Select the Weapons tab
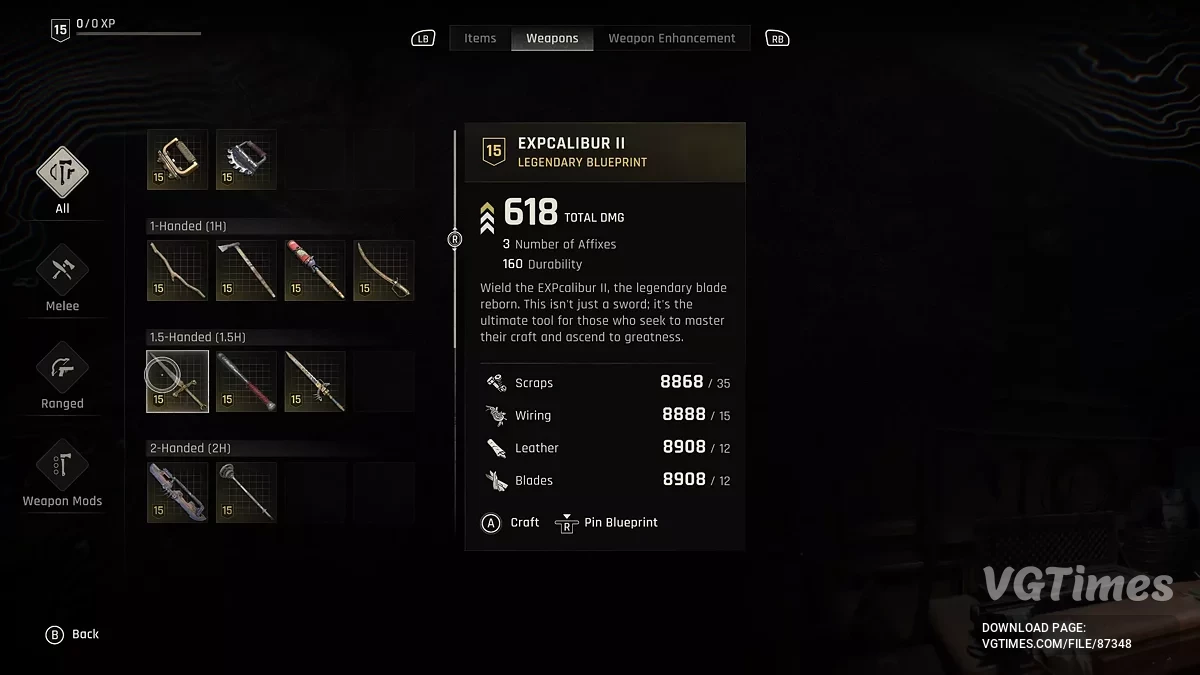 point(552,38)
